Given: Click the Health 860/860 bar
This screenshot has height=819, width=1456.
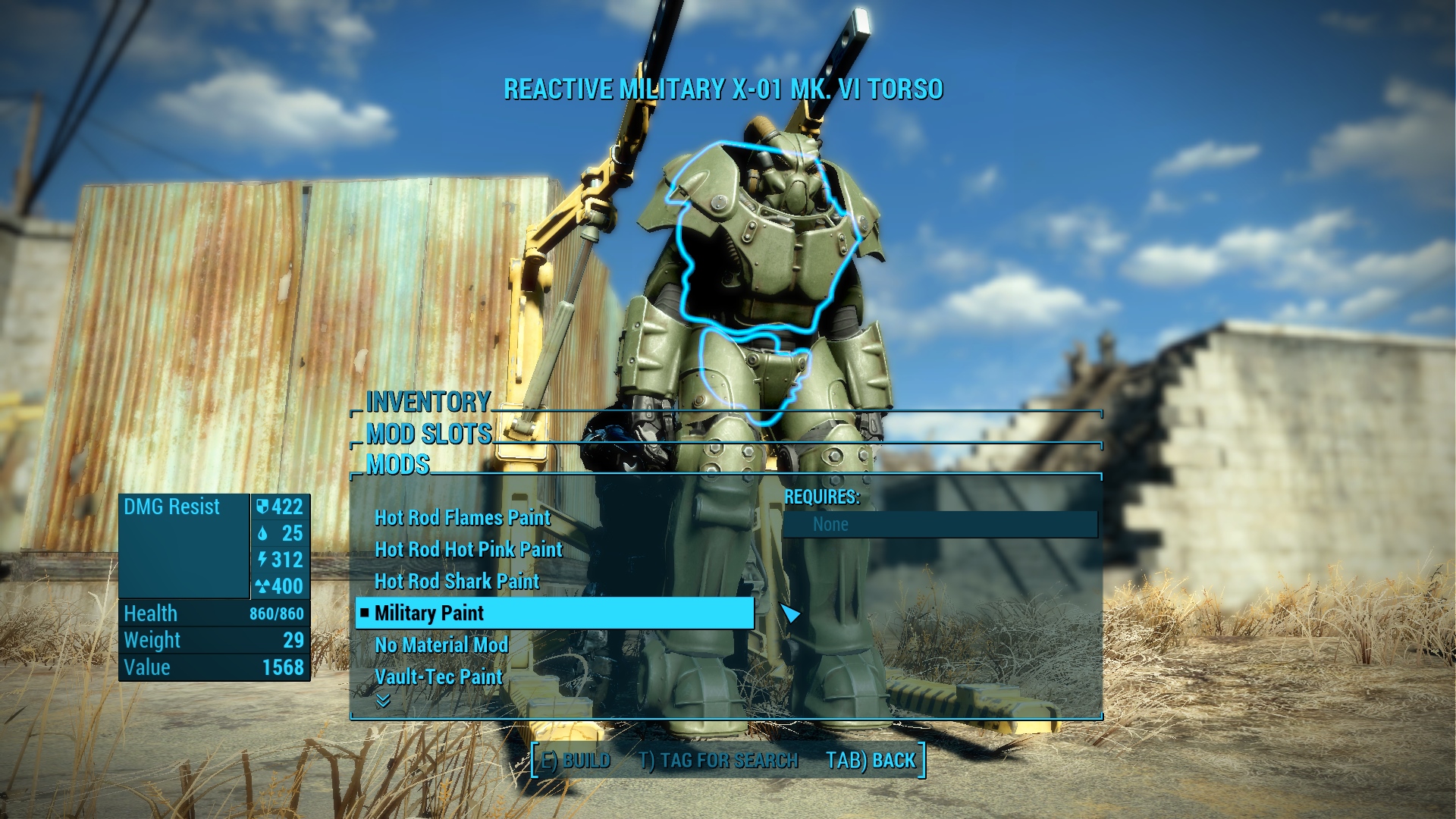Looking at the screenshot, I should coord(215,613).
